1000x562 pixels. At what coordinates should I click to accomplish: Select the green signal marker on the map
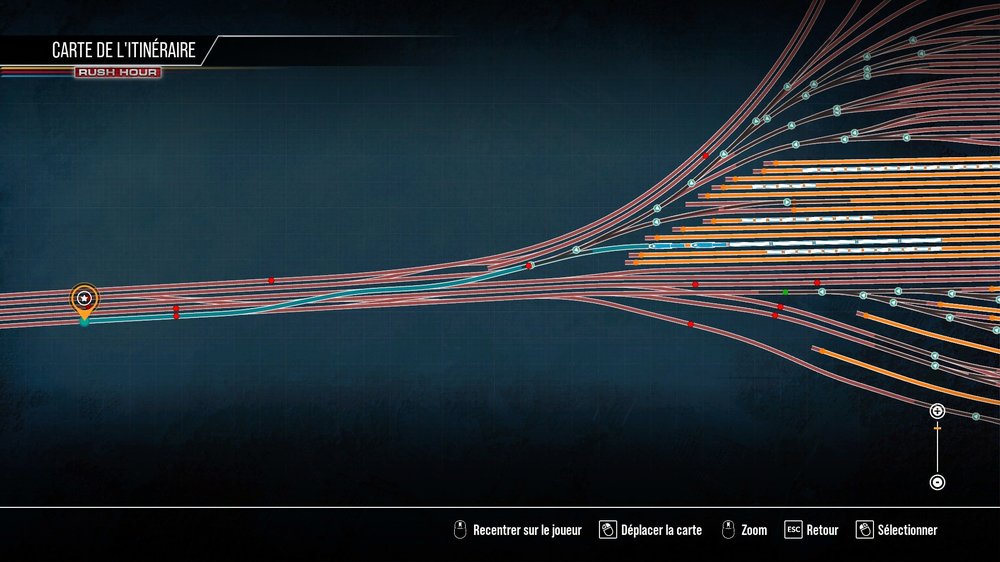coord(785,293)
